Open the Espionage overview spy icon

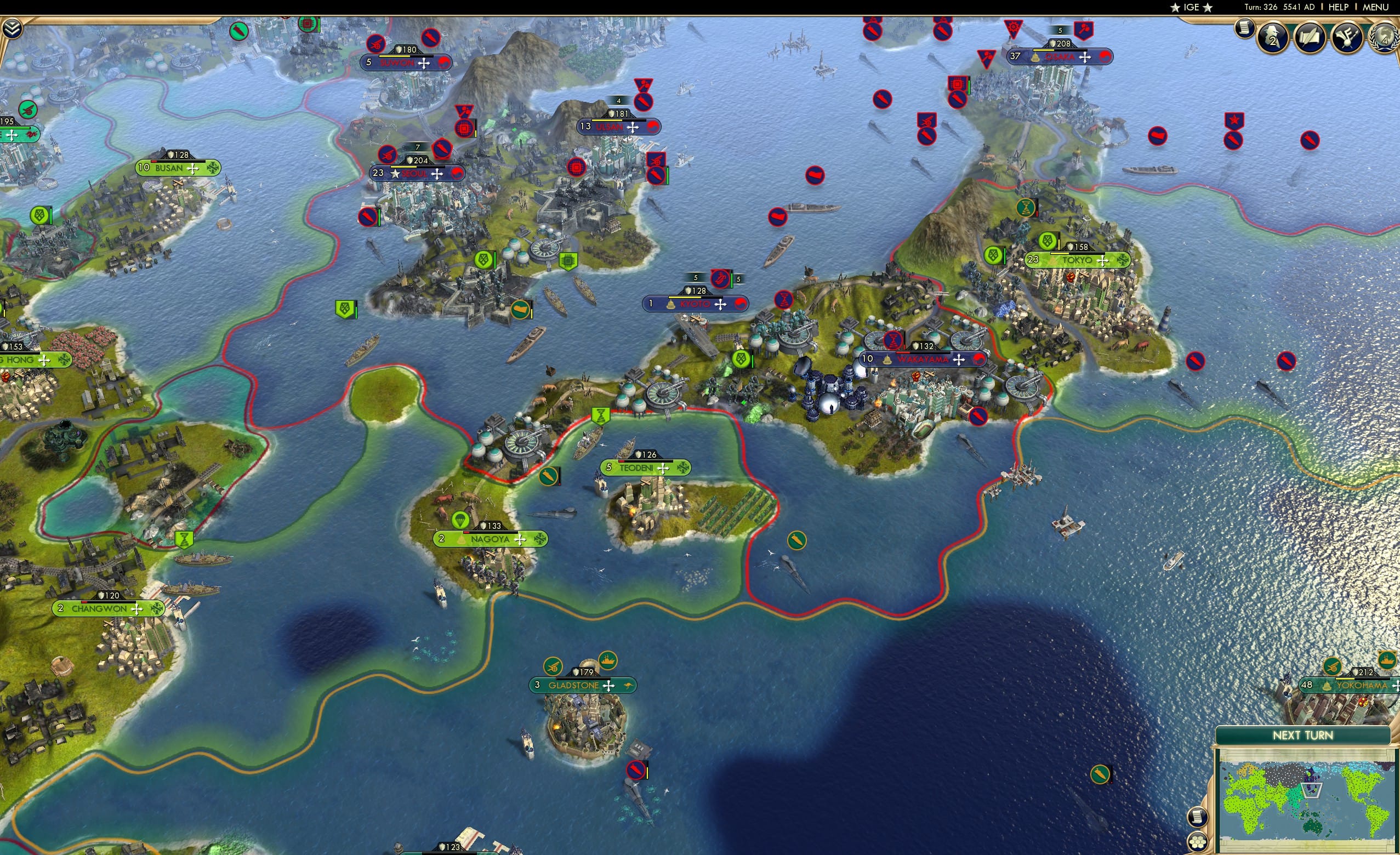(x=1273, y=37)
